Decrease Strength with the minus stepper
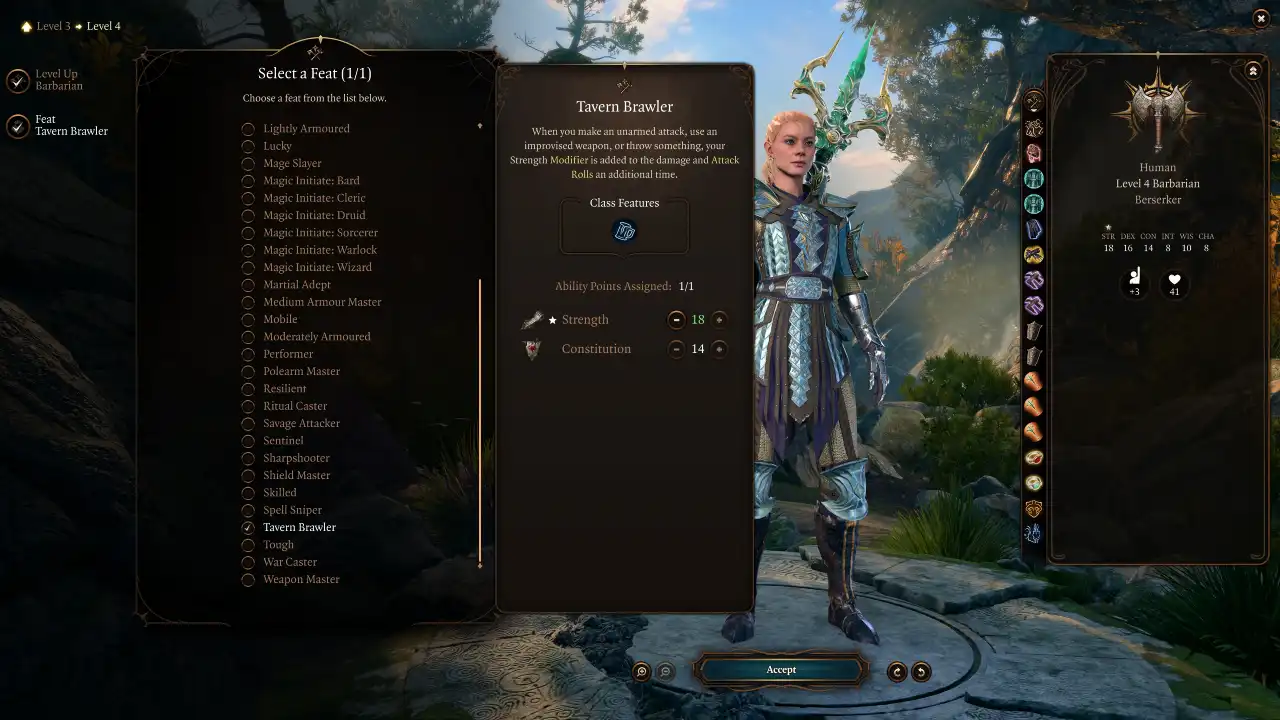1280x720 pixels. tap(677, 319)
